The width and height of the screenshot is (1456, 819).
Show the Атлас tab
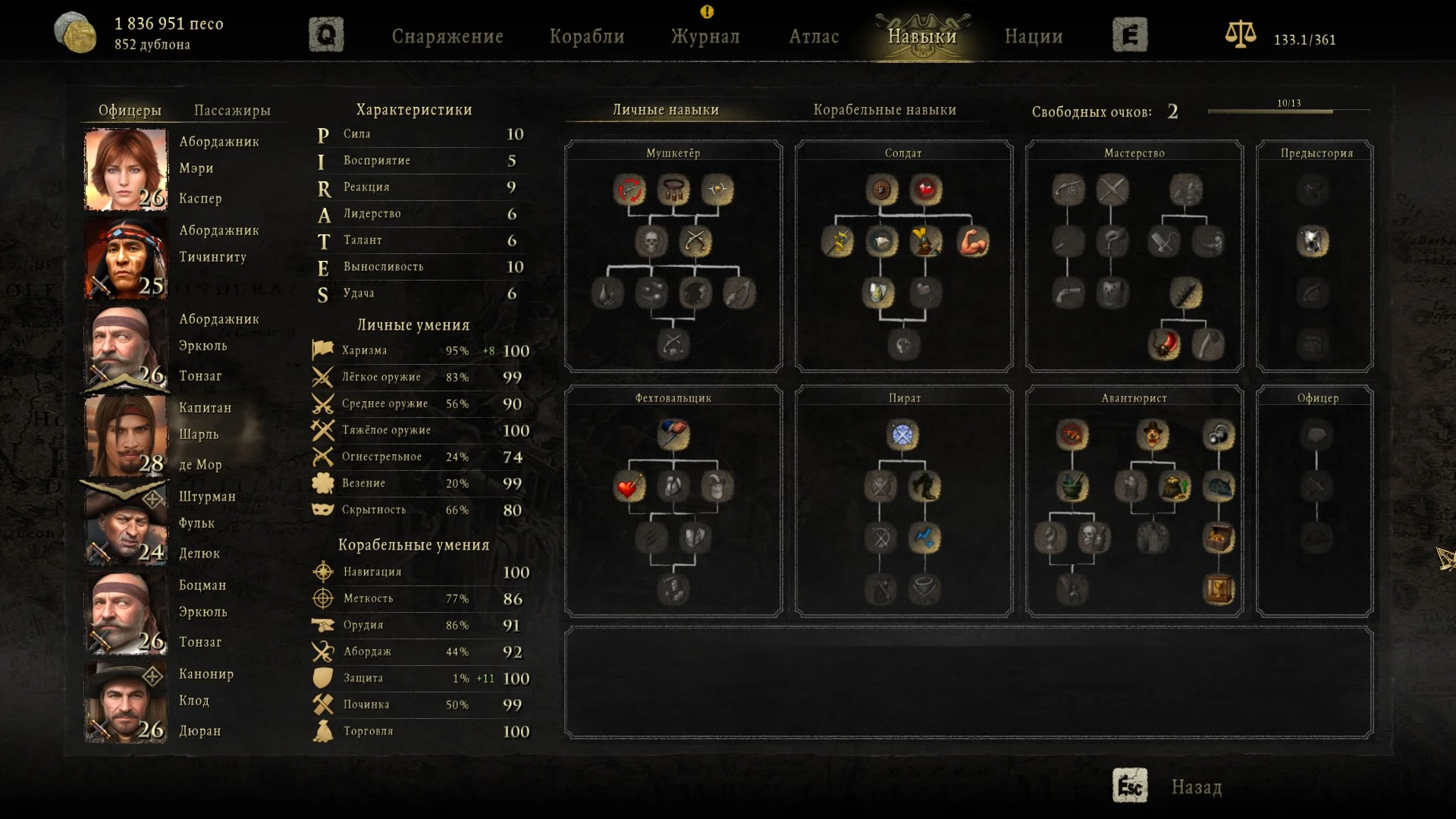pyautogui.click(x=814, y=36)
